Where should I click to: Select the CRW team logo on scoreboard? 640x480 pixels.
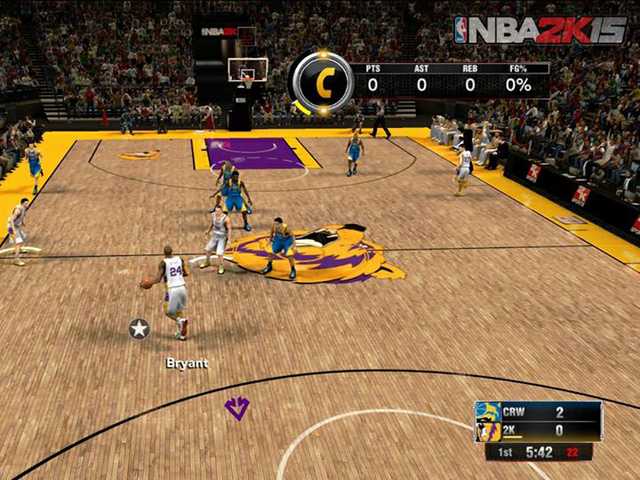coord(488,412)
